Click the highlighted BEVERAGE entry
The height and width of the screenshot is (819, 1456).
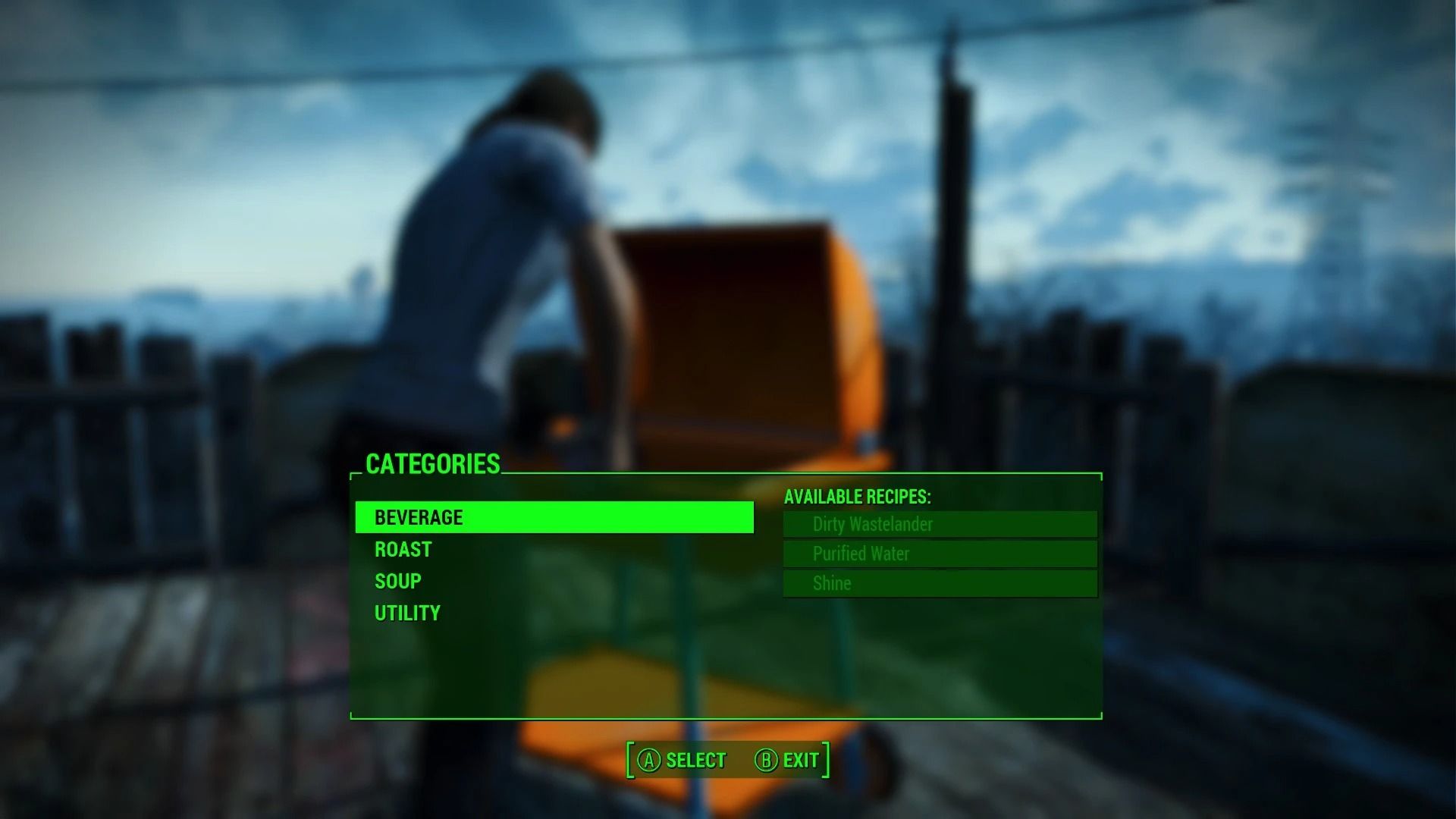(554, 517)
